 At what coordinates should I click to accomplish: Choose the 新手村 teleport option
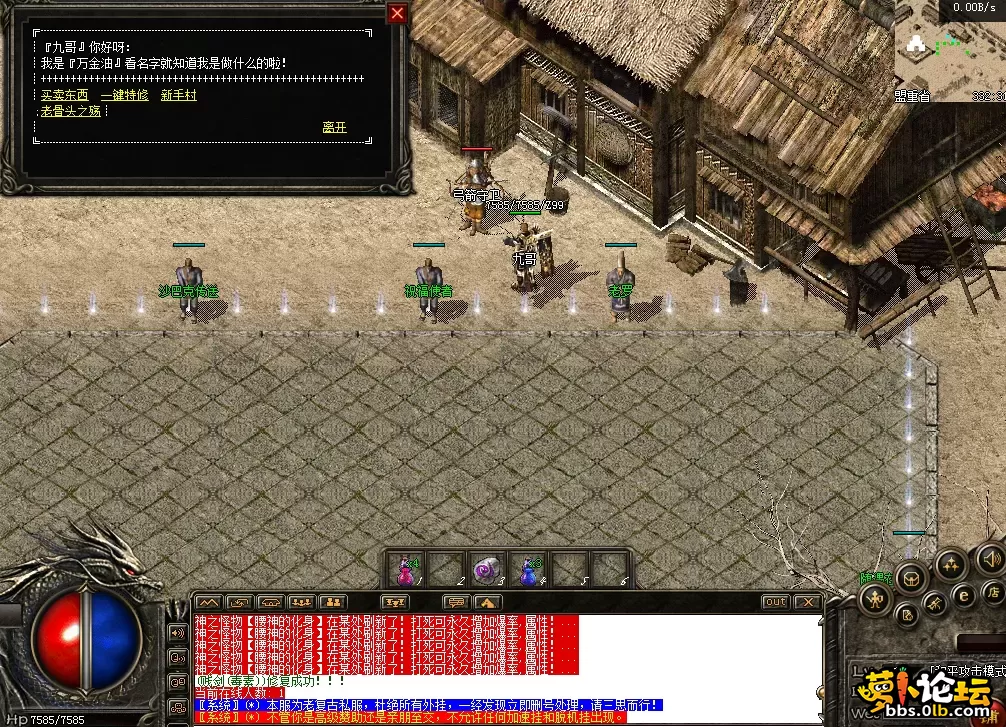pyautogui.click(x=179, y=96)
